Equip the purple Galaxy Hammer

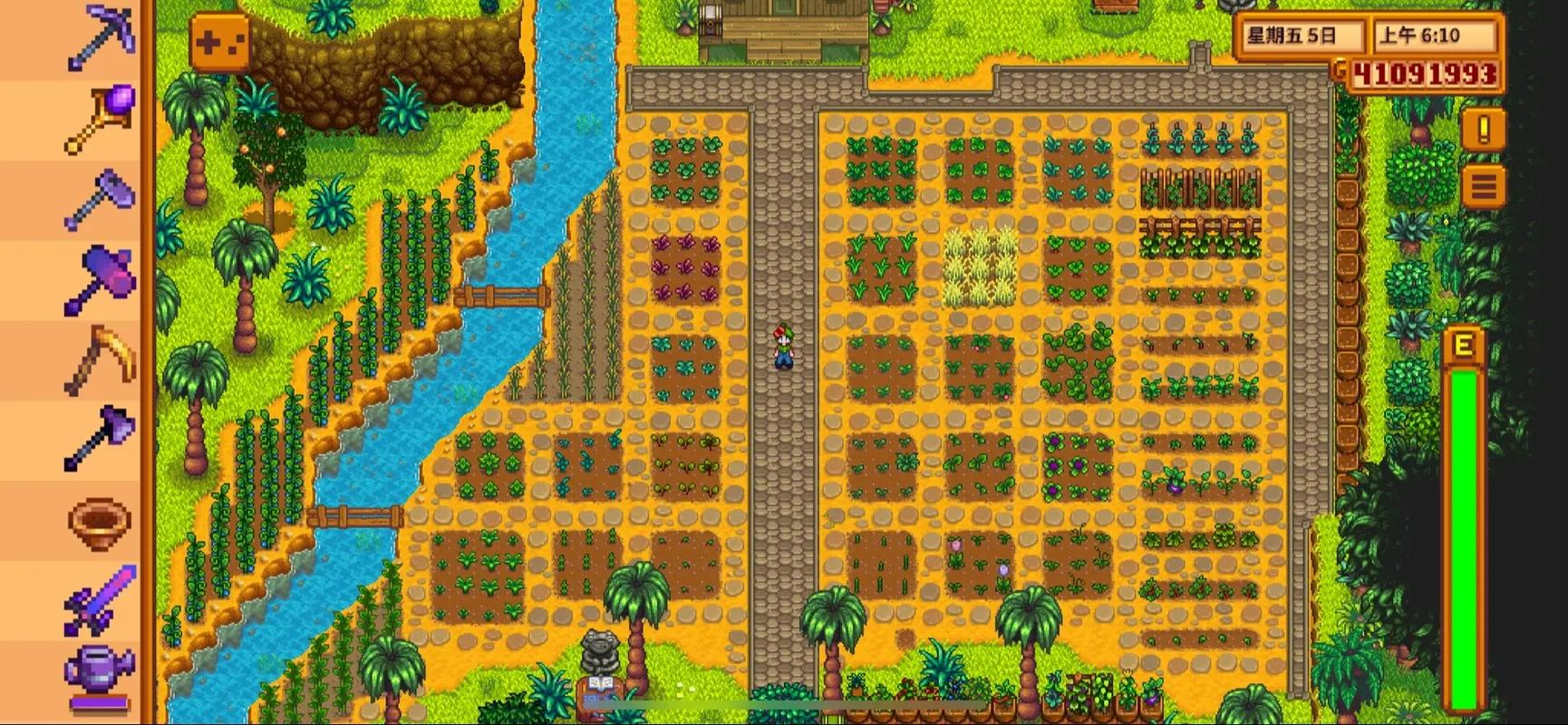[x=100, y=277]
